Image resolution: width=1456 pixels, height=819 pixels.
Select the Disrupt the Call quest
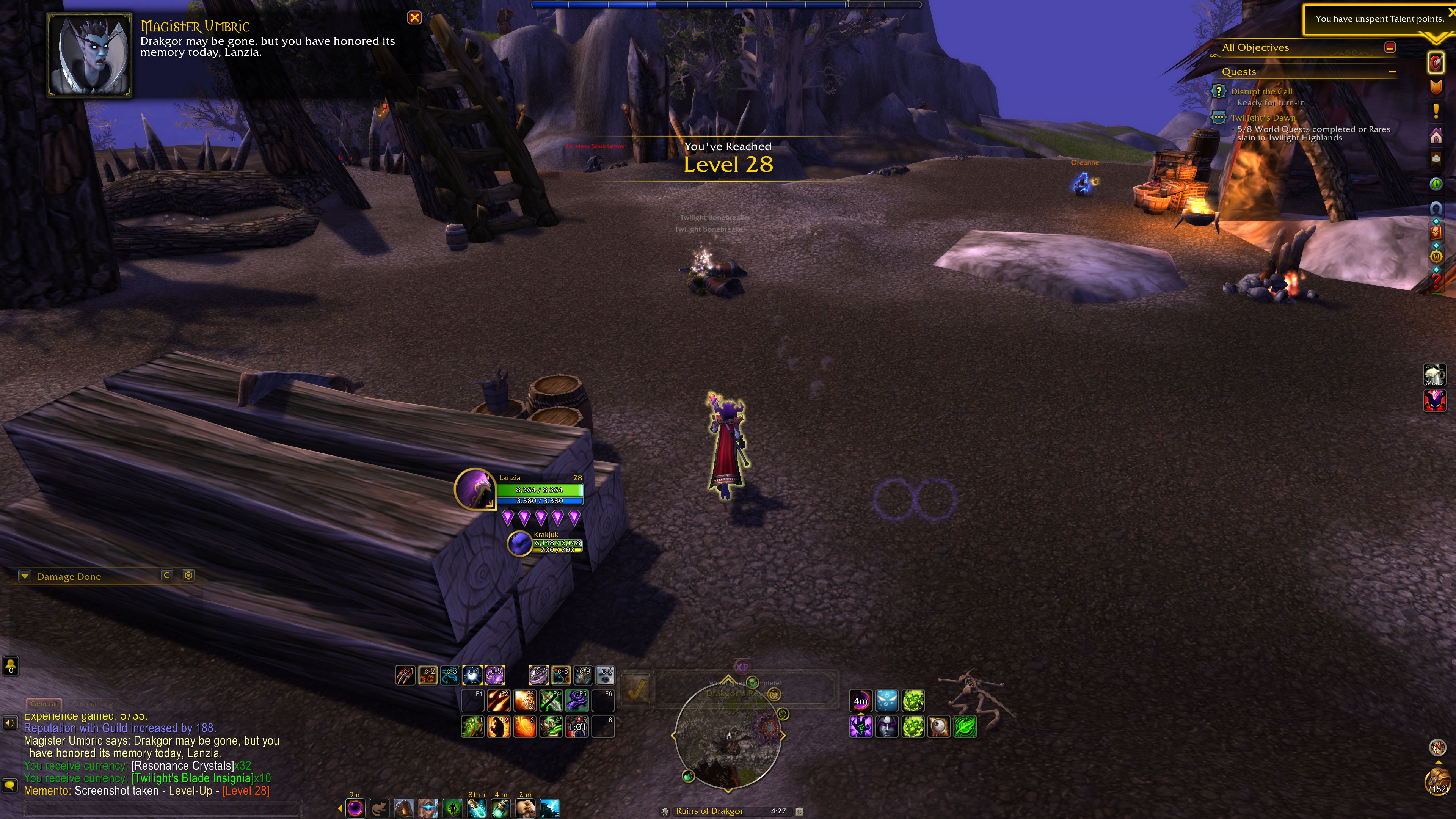(x=1261, y=91)
